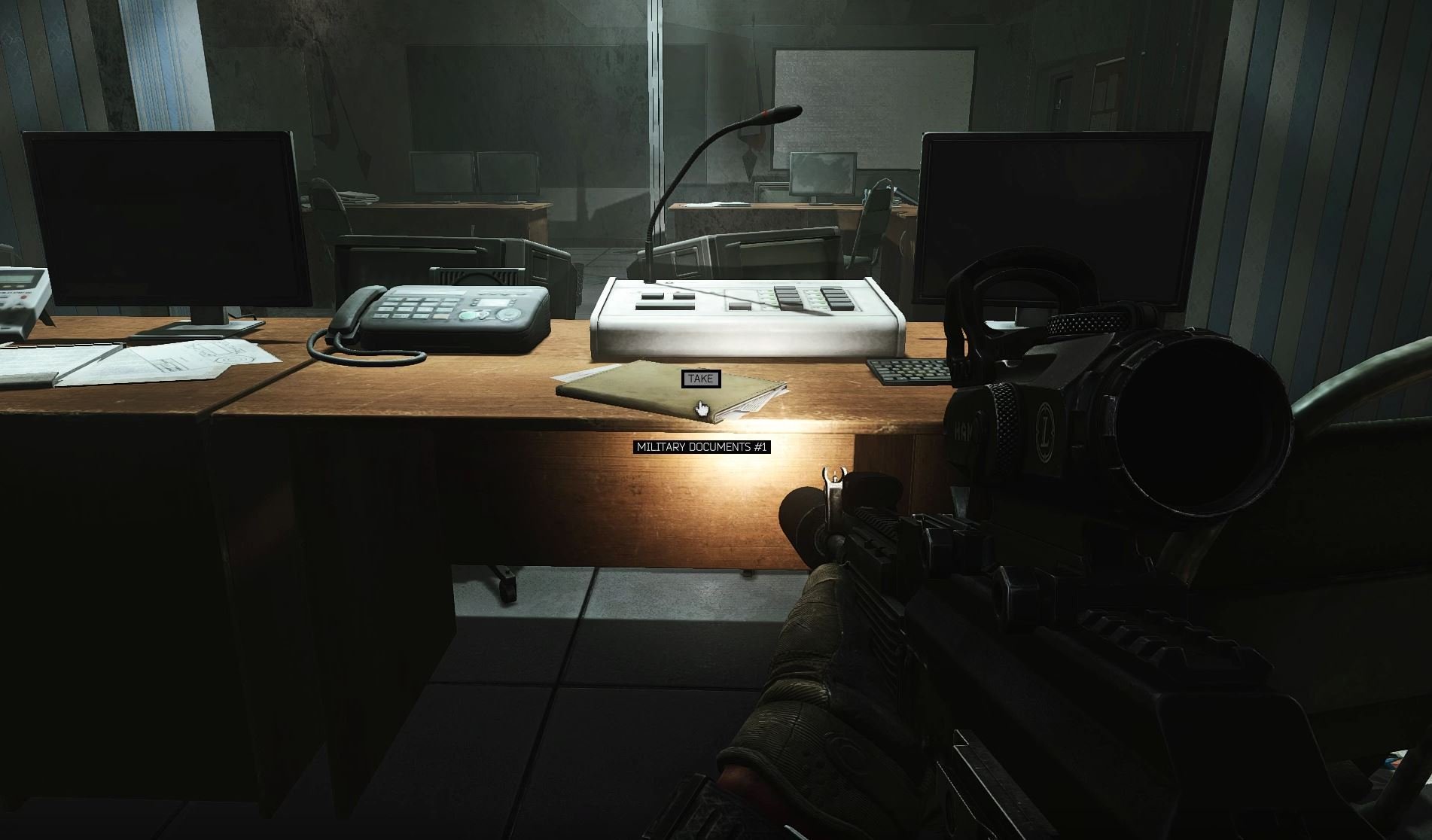Viewport: 1432px width, 840px height.
Task: Click the fax machine display screen
Action: [495, 302]
